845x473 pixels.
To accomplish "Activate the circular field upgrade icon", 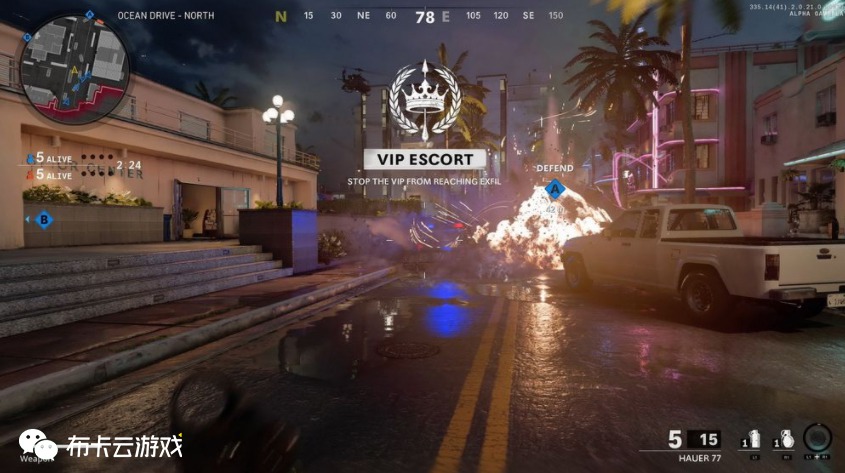I will (817, 438).
